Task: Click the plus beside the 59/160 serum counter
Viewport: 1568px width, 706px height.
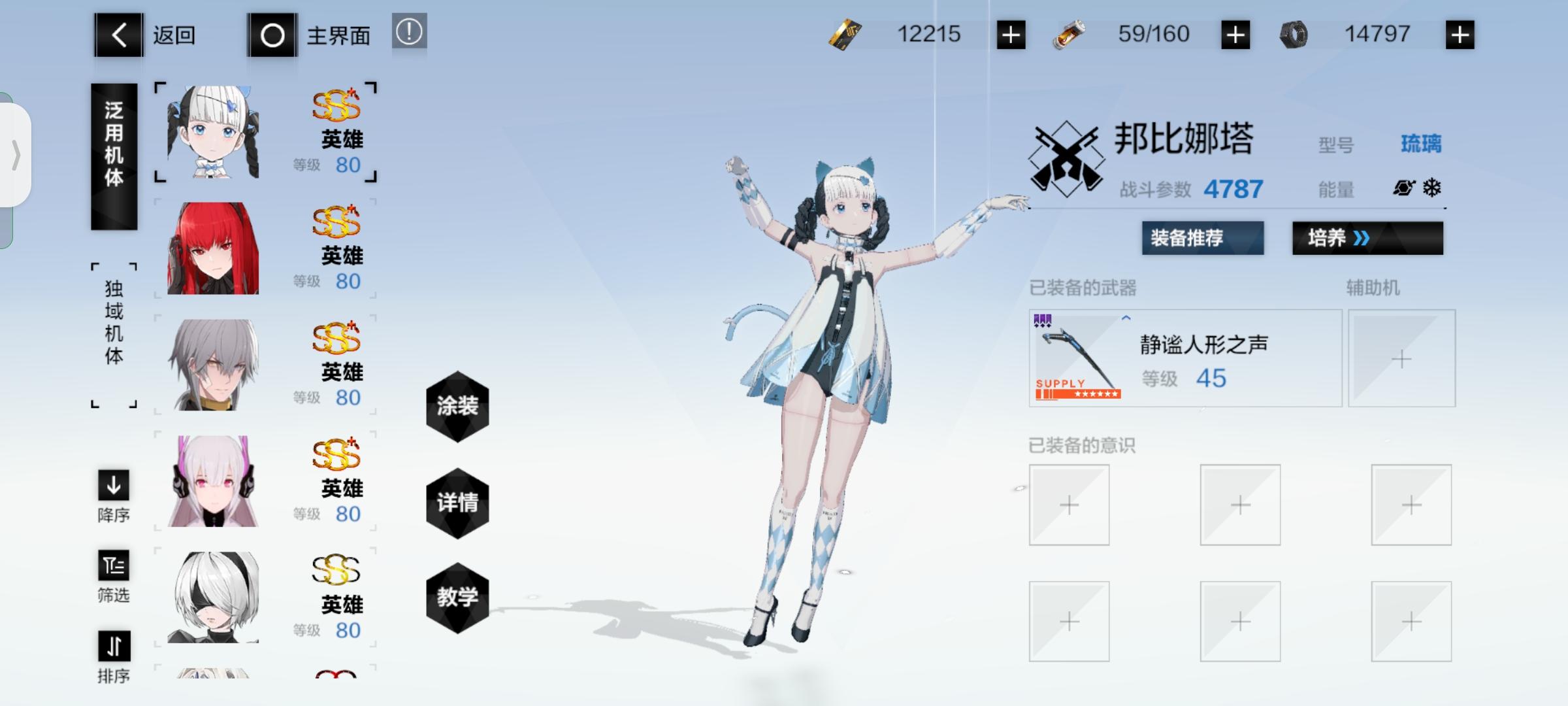Action: click(x=1236, y=35)
